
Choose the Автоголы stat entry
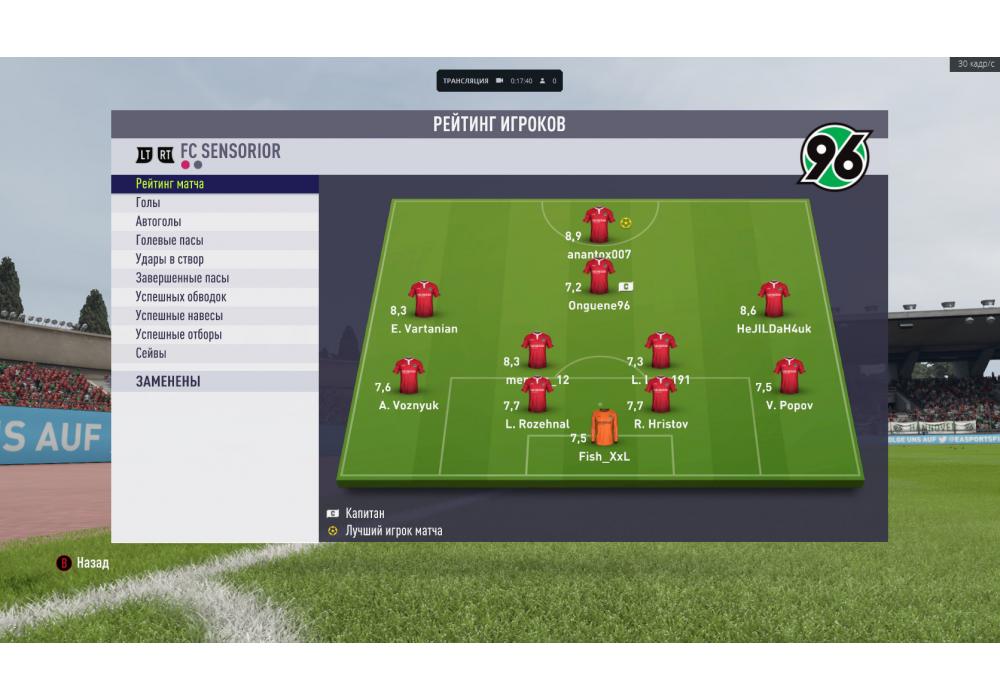pyautogui.click(x=158, y=222)
